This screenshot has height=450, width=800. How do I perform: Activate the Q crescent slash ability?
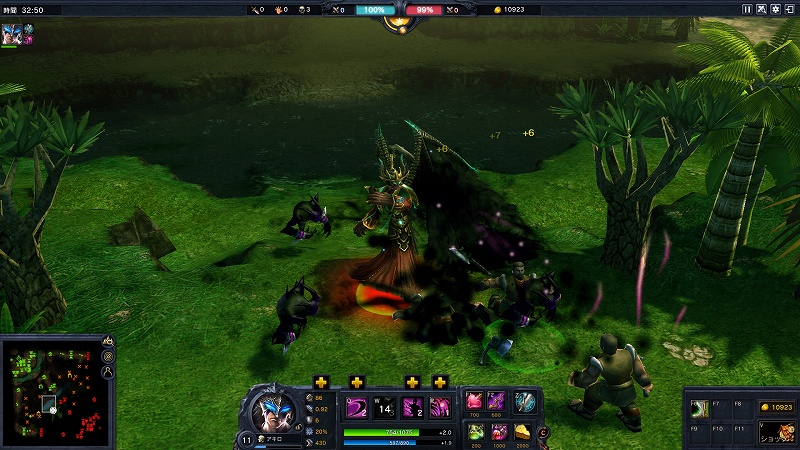[x=357, y=408]
